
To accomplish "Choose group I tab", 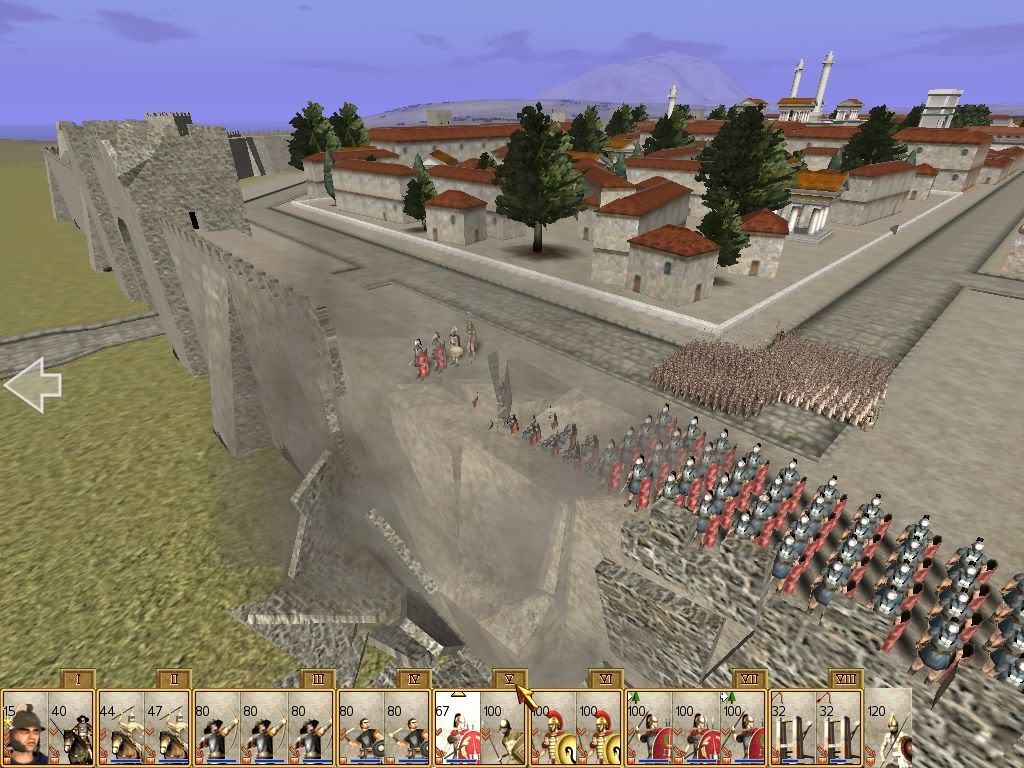I will pos(78,680).
